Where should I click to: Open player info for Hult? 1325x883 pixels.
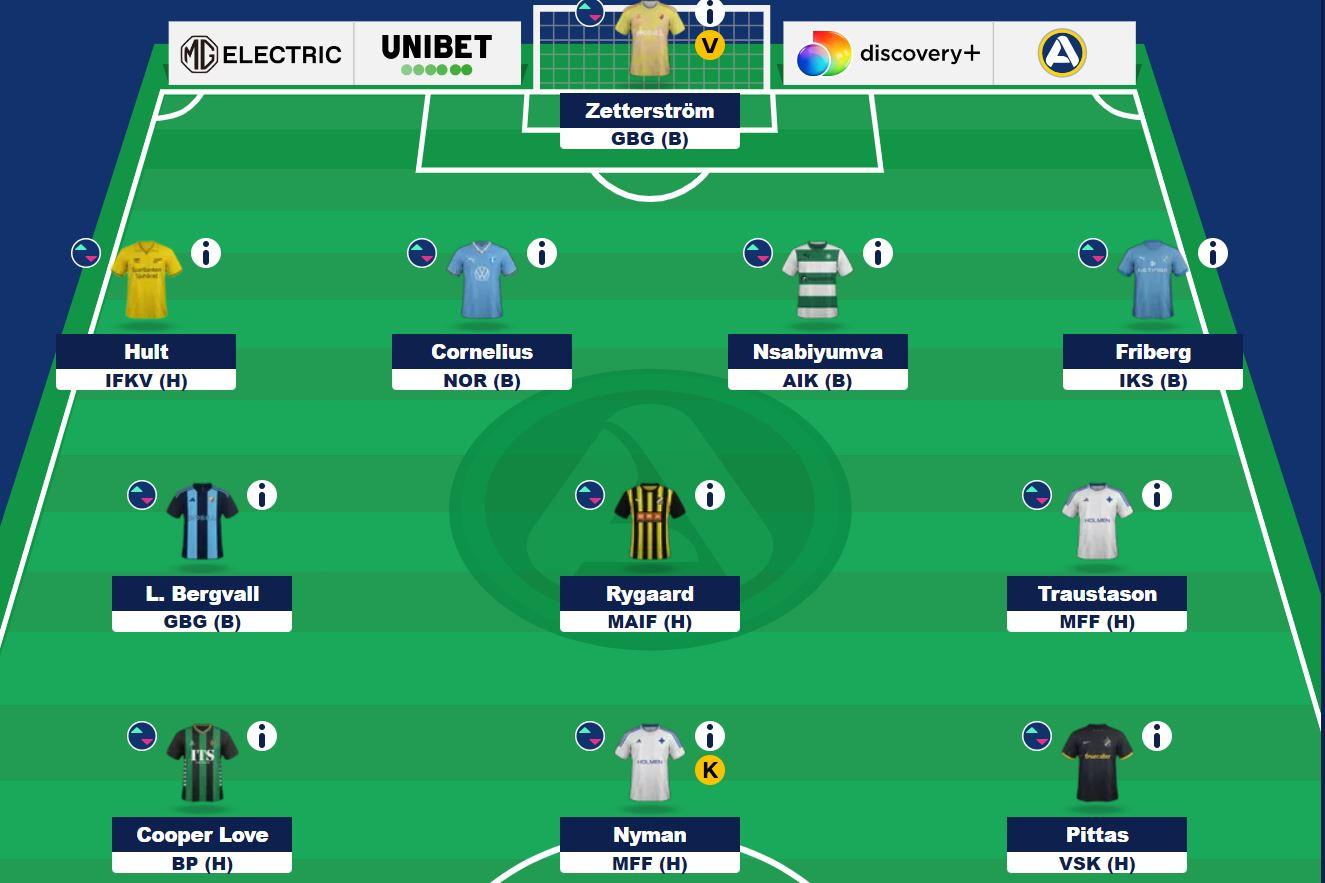(x=205, y=253)
